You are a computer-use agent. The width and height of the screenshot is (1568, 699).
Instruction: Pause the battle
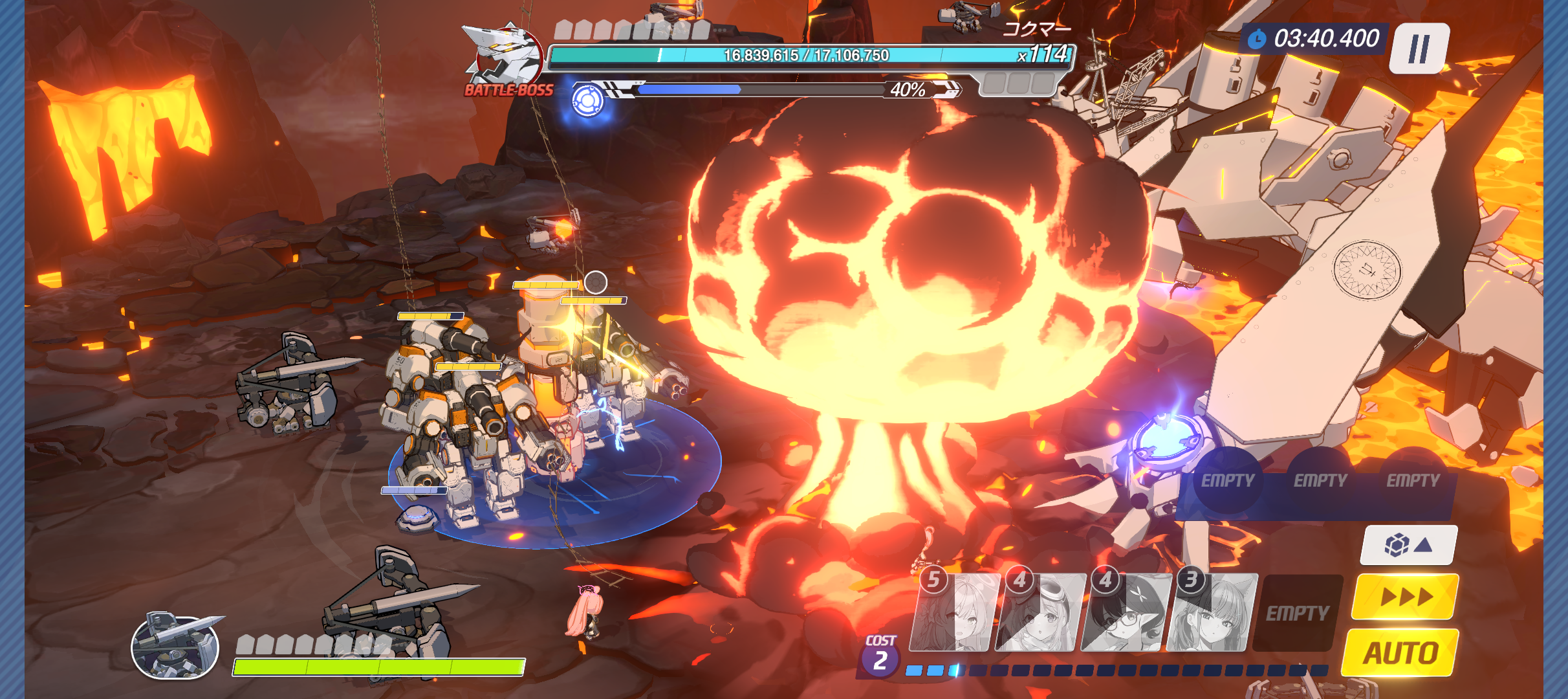coord(1421,49)
